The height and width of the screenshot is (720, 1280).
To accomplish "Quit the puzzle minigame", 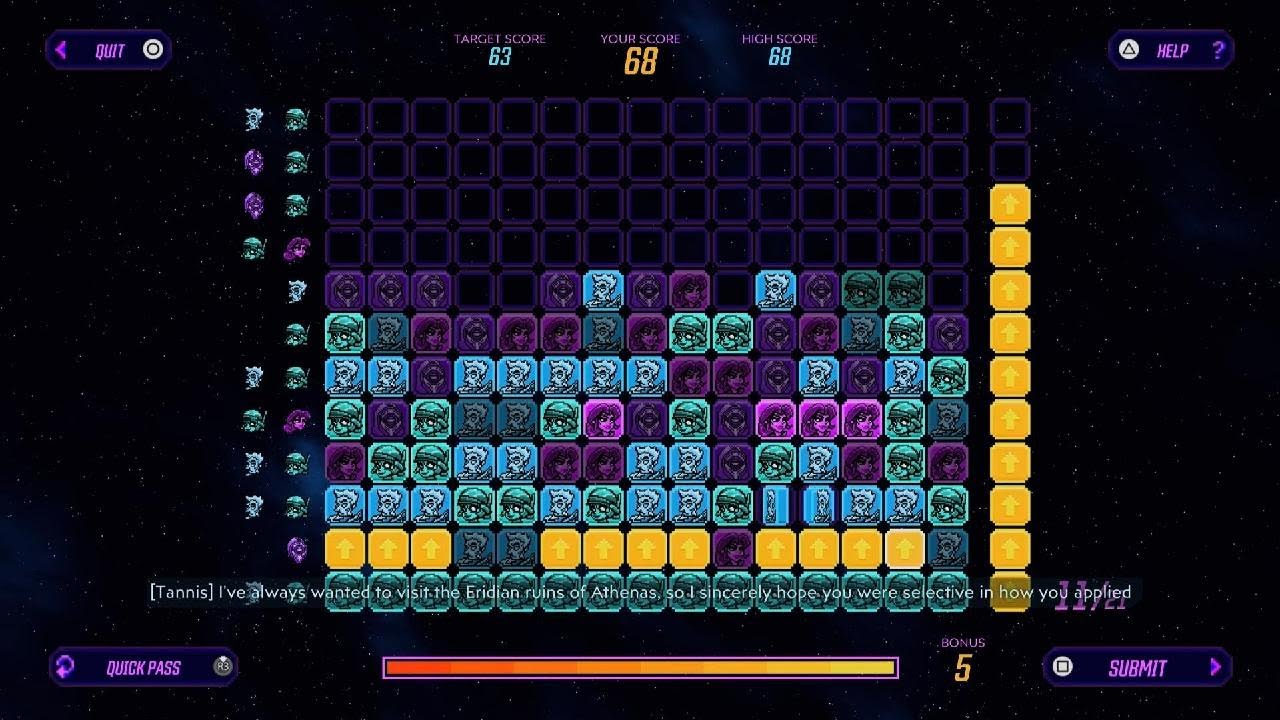I will [x=109, y=50].
